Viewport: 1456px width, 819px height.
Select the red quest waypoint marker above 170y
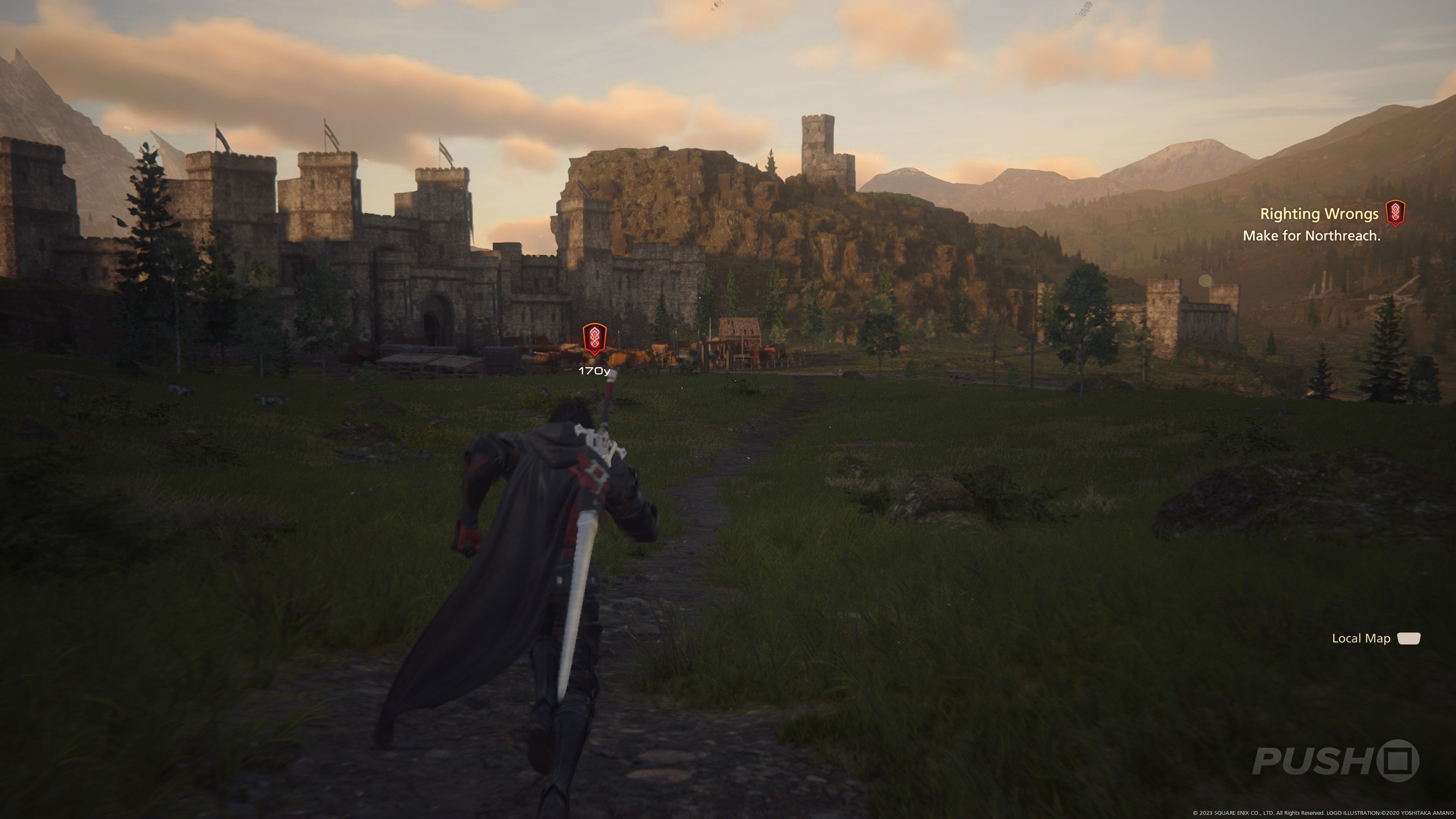point(594,339)
